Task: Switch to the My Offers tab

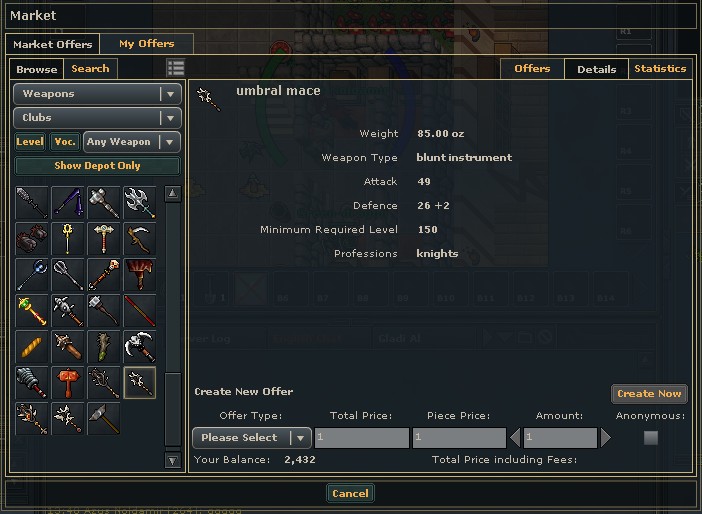Action: [x=146, y=44]
